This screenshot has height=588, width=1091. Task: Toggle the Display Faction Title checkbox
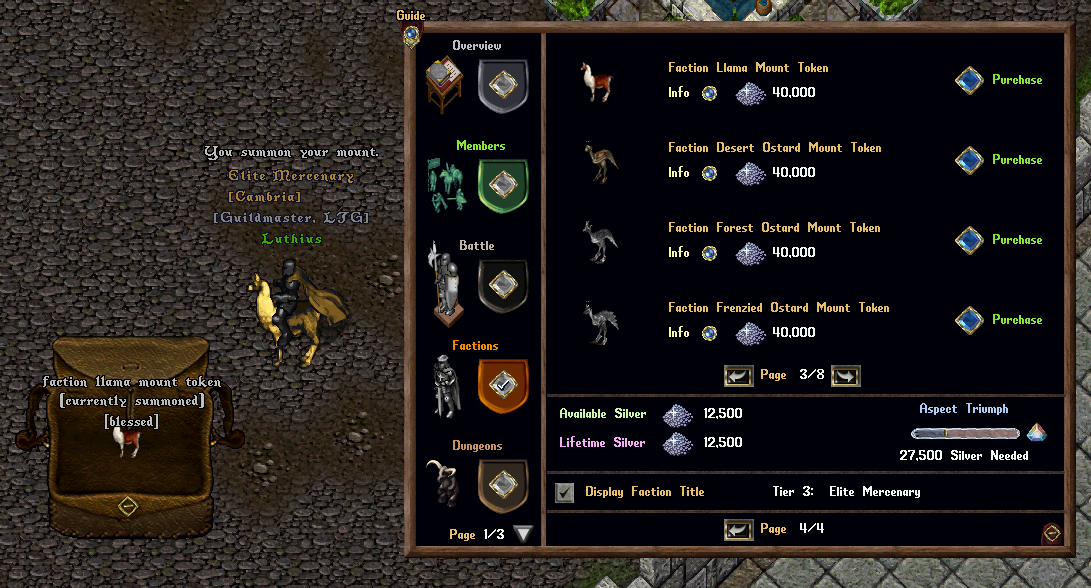(565, 492)
